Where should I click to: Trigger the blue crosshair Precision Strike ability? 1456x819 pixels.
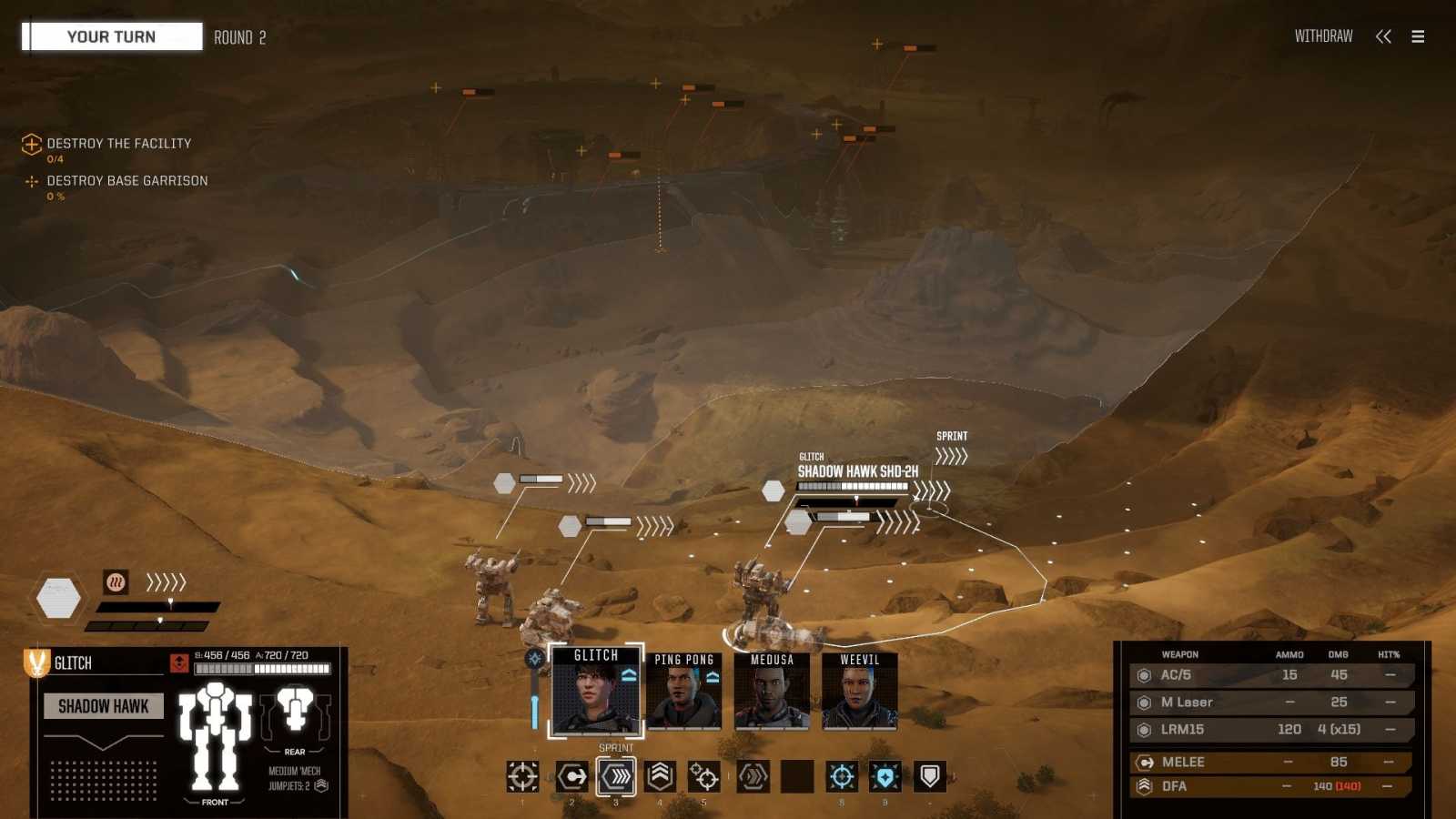tap(842, 776)
